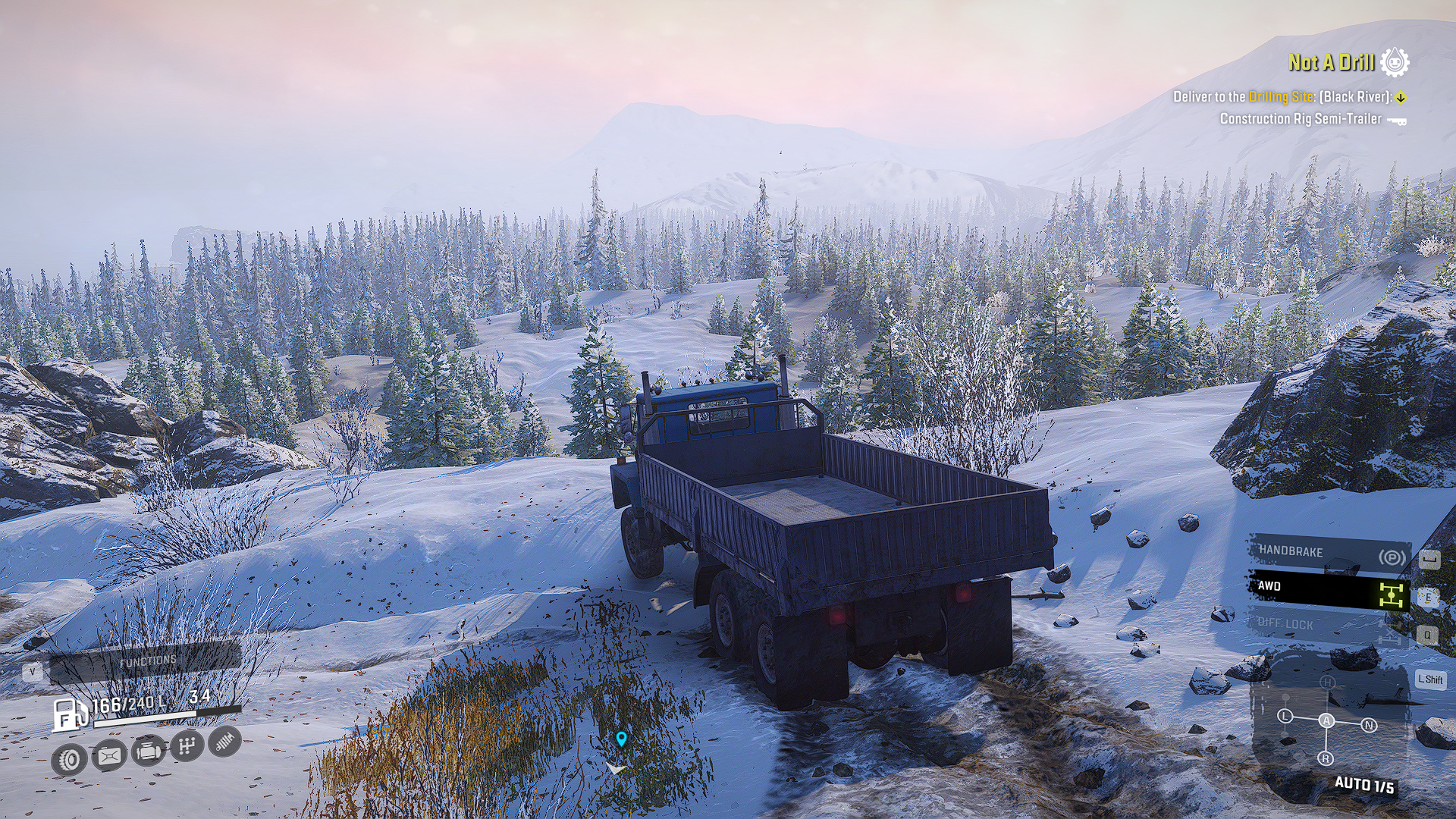Click the wheel damage status icon
Image resolution: width=1456 pixels, height=819 pixels.
[x=70, y=759]
